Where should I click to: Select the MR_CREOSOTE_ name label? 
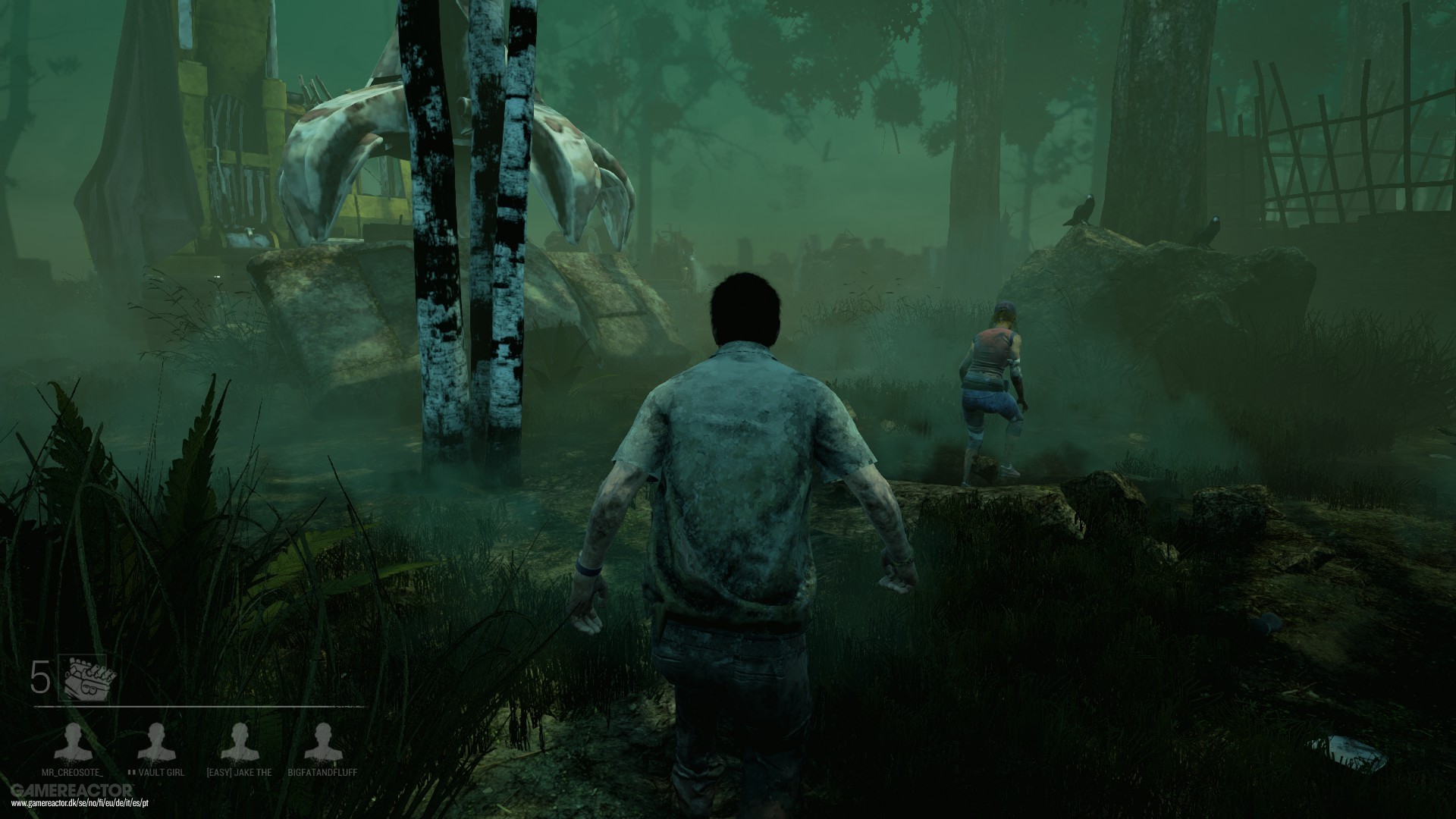pos(73,773)
